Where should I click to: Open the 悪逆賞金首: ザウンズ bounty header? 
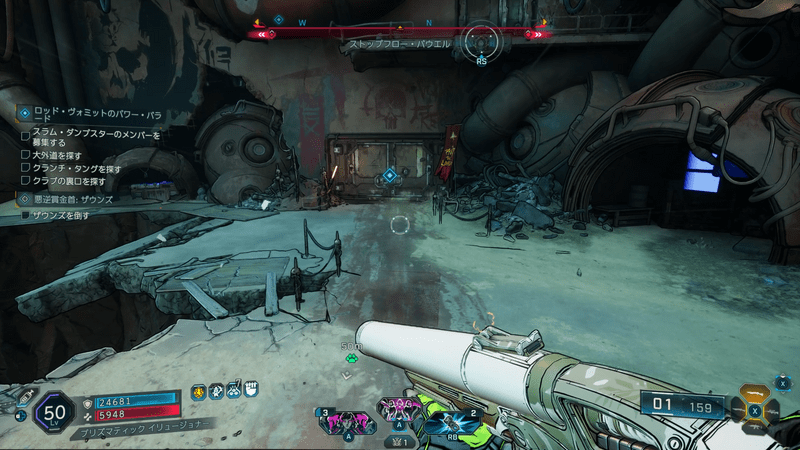72,200
